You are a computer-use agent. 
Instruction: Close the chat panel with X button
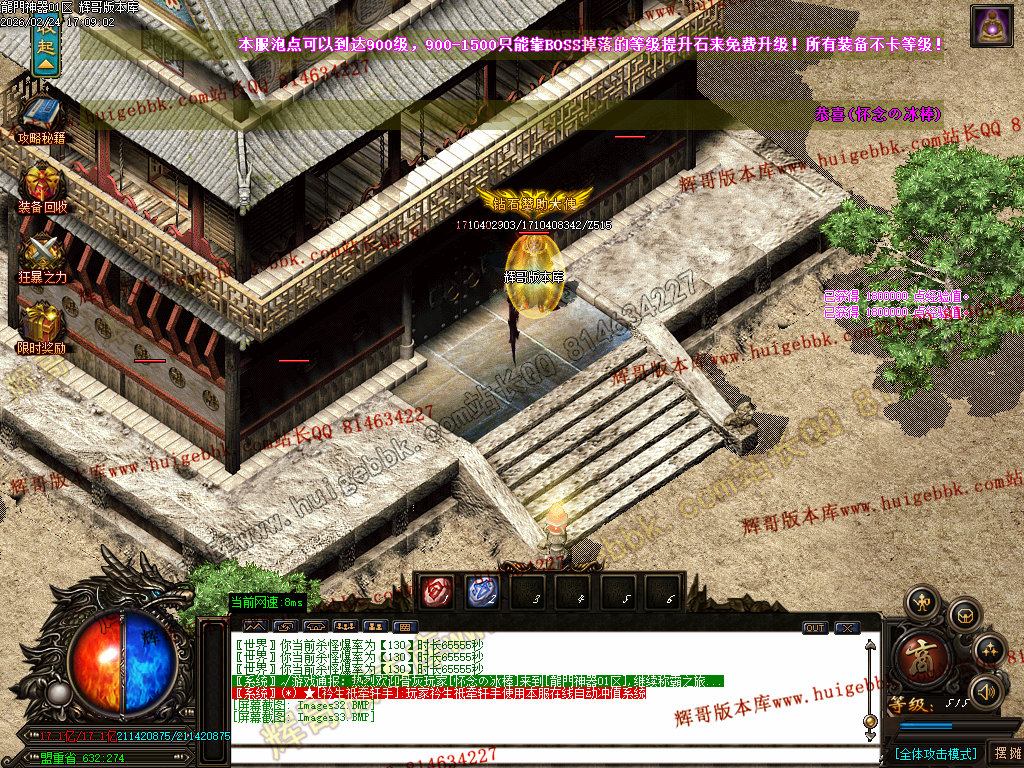tap(847, 628)
